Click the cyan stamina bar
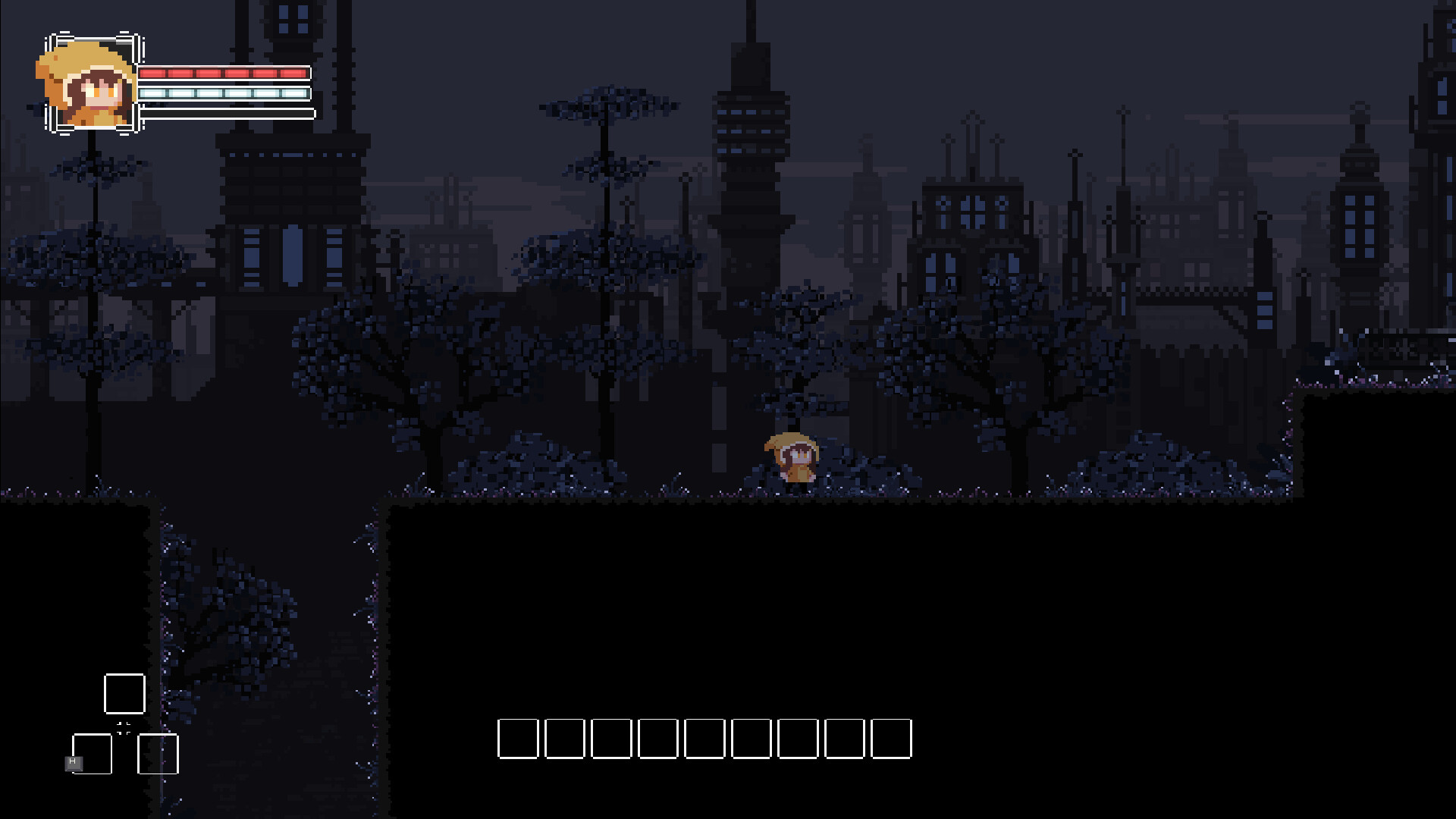Viewport: 1456px width, 819px height. (224, 93)
